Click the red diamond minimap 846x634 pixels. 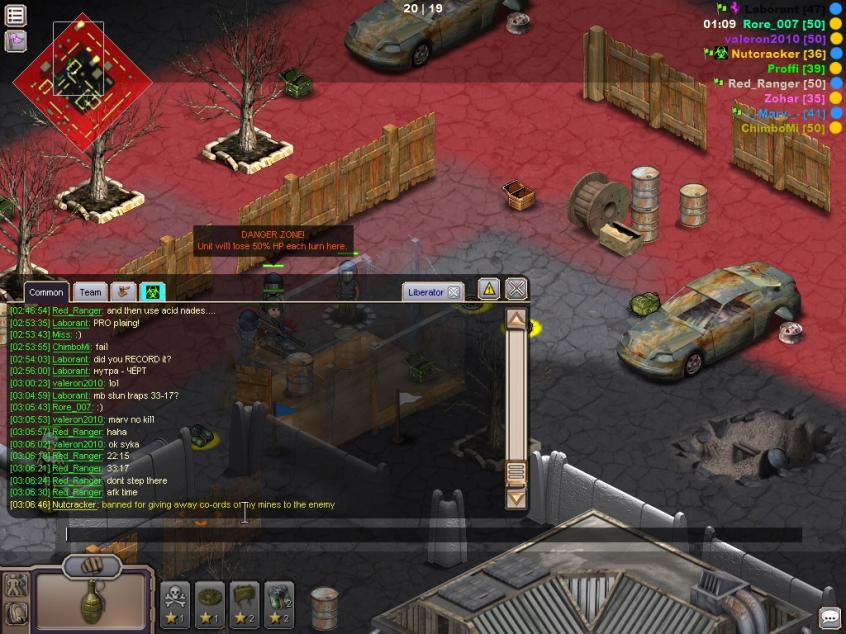click(80, 80)
